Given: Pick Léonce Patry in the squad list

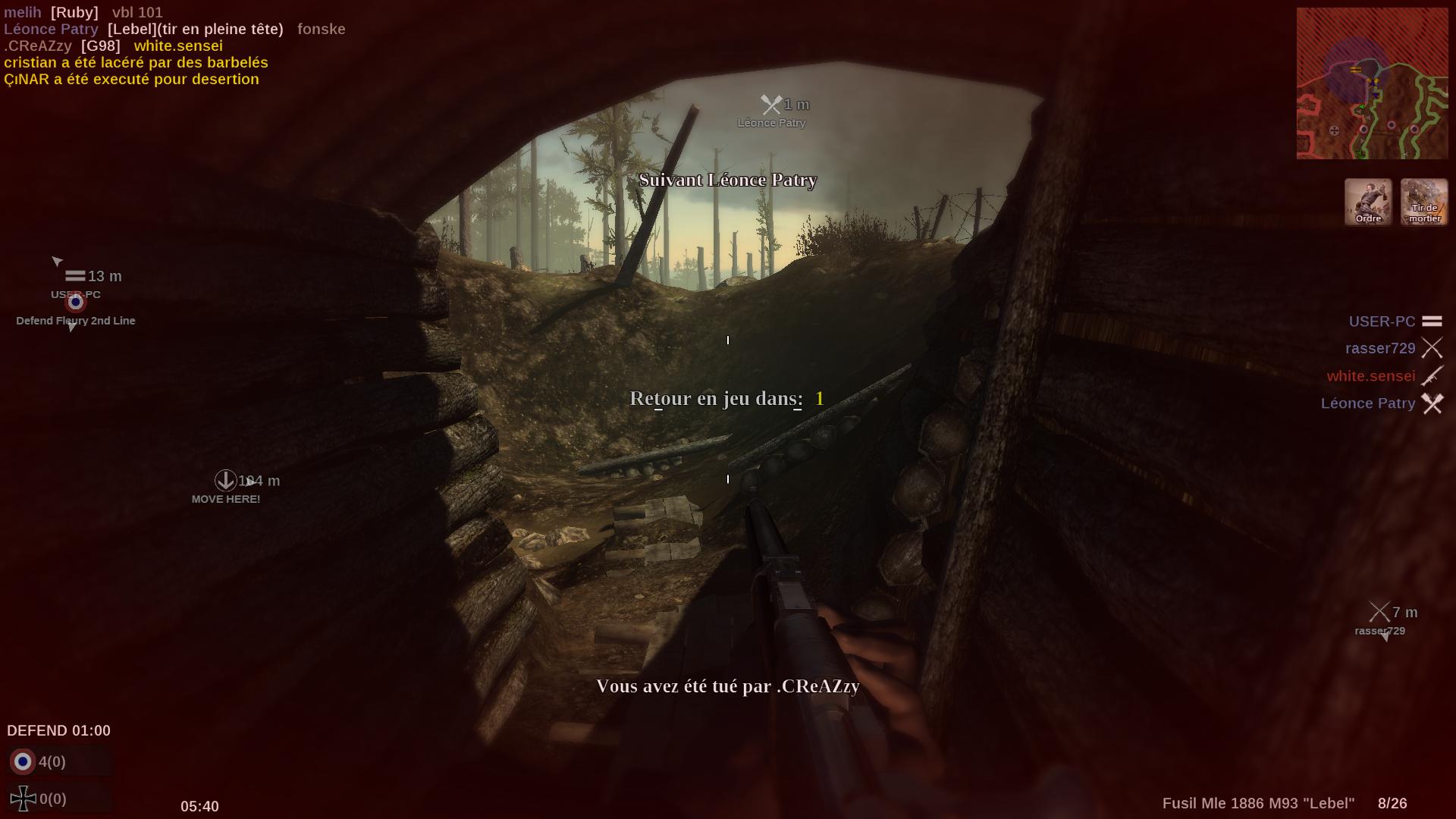Looking at the screenshot, I should click(1368, 403).
